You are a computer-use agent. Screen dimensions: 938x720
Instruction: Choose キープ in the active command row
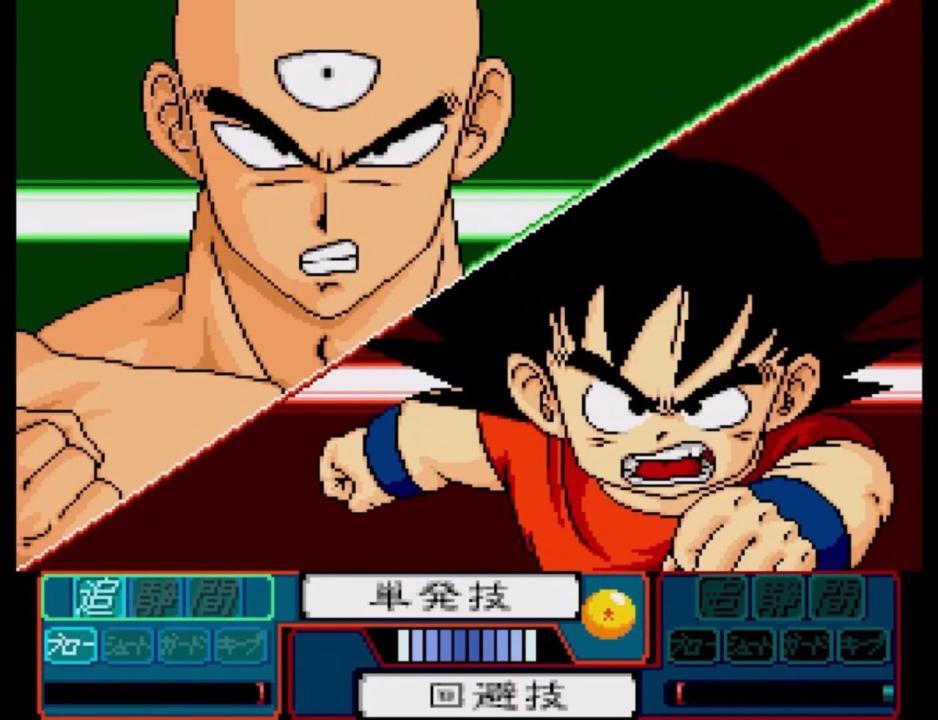[x=241, y=646]
